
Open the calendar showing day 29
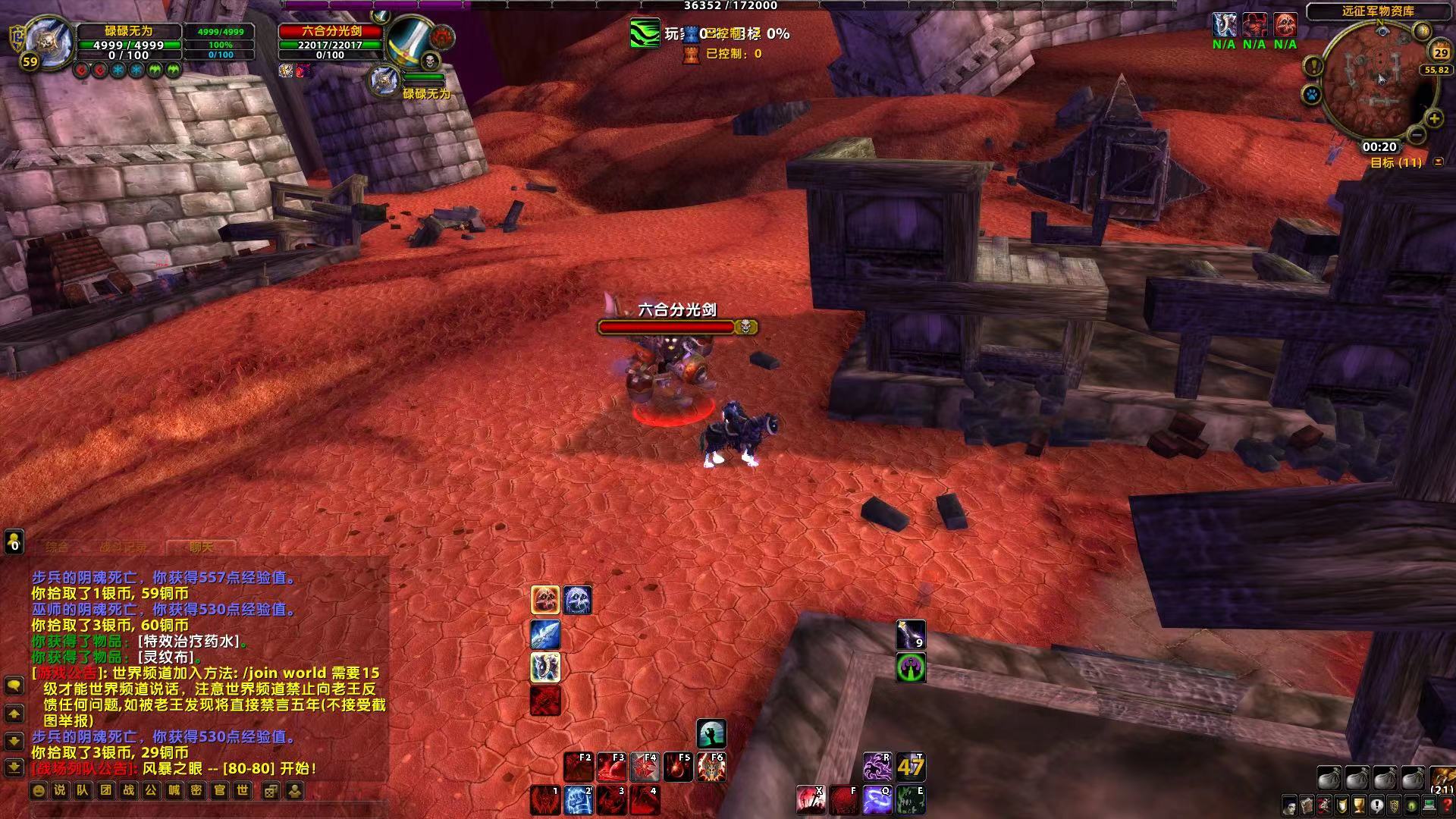pos(1440,52)
